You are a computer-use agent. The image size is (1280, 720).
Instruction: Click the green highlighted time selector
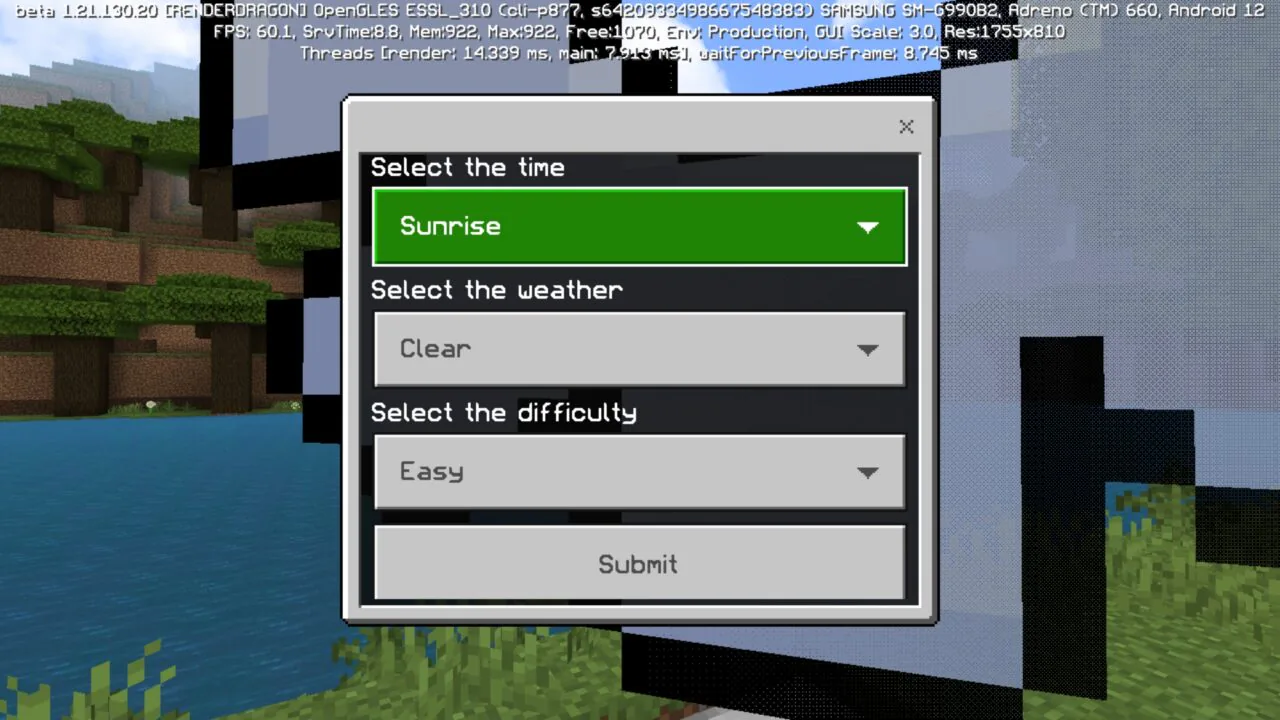(x=640, y=226)
